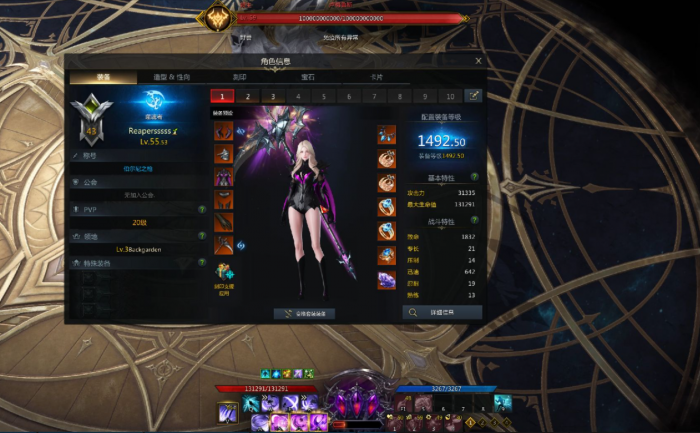Select the necklace accessory slot
Image resolution: width=700 pixels, height=433 pixels.
[x=386, y=135]
